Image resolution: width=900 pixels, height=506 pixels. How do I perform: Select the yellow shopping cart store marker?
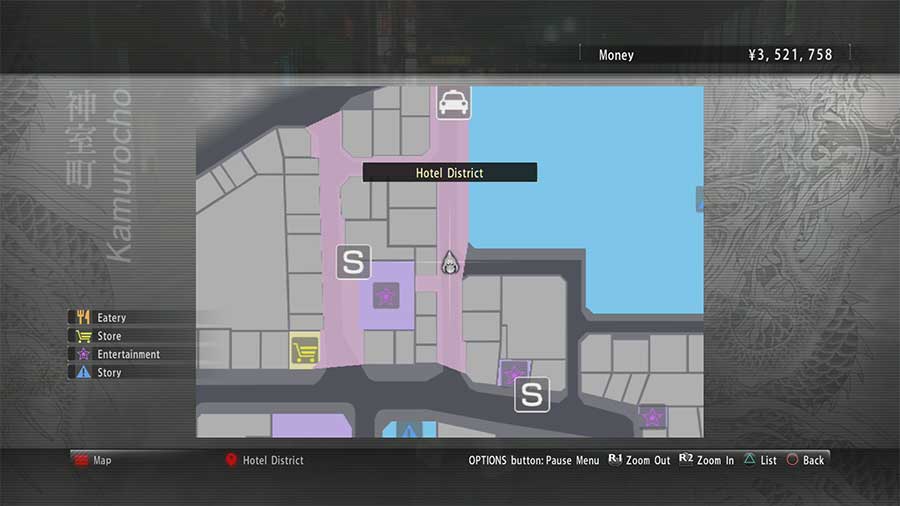click(x=304, y=351)
